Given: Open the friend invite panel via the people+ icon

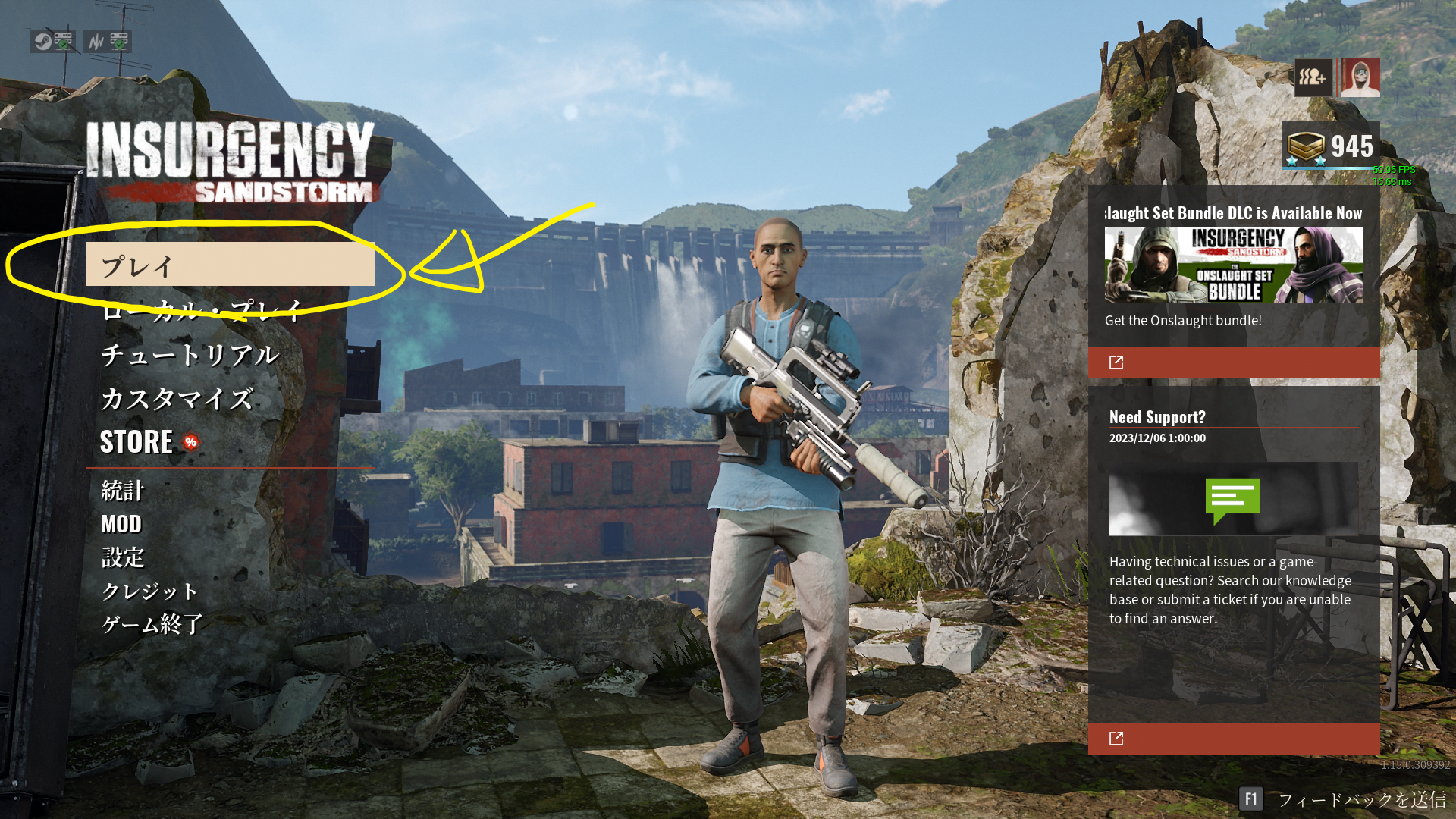Looking at the screenshot, I should 1313,77.
